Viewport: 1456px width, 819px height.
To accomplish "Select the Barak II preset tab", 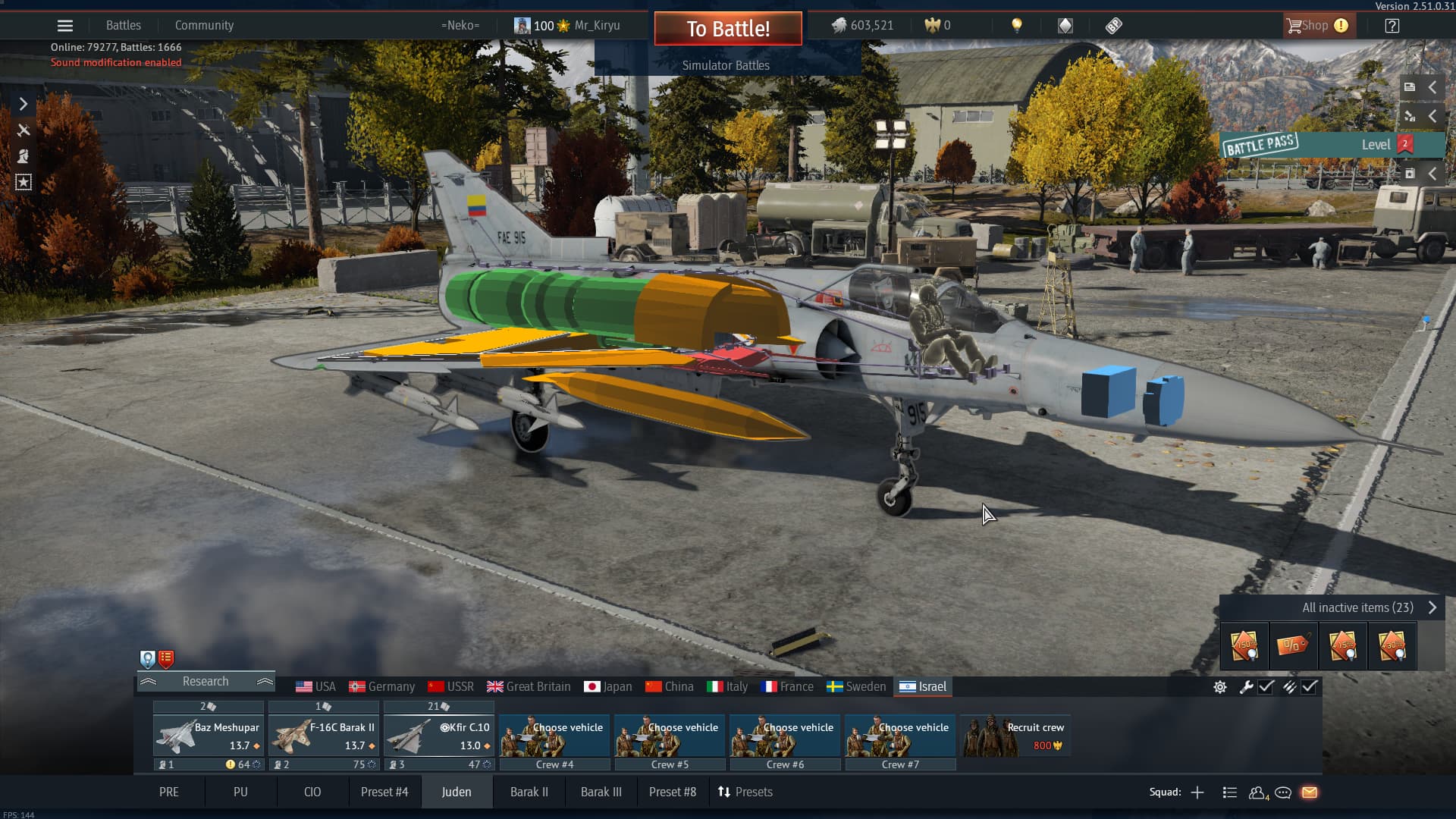I will [x=529, y=792].
